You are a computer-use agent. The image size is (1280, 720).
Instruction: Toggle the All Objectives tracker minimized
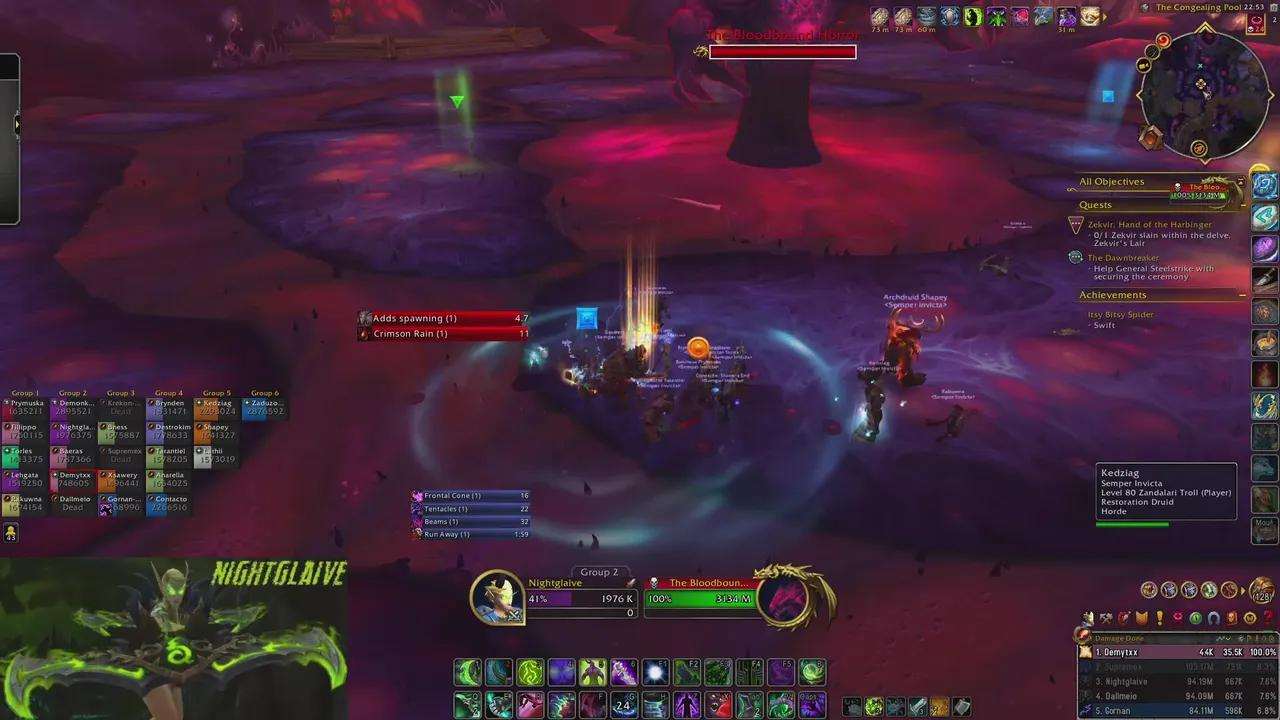[x=1243, y=181]
